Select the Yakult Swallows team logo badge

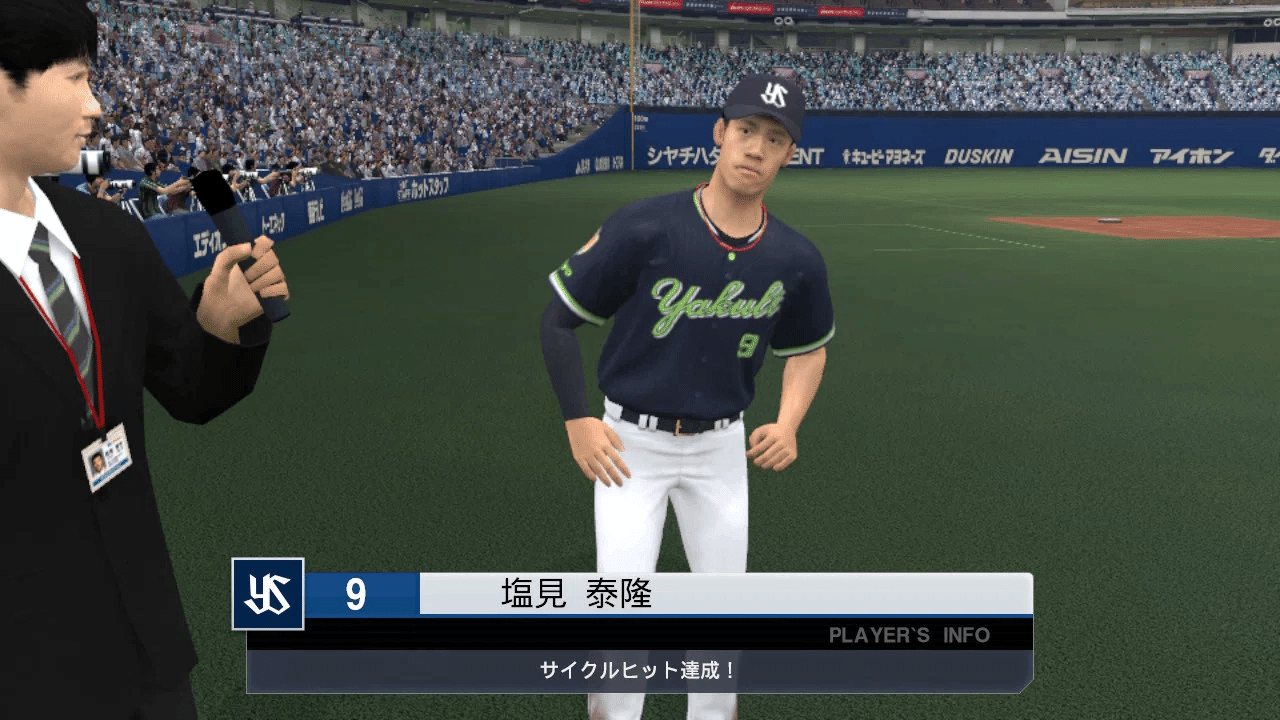click(x=266, y=594)
